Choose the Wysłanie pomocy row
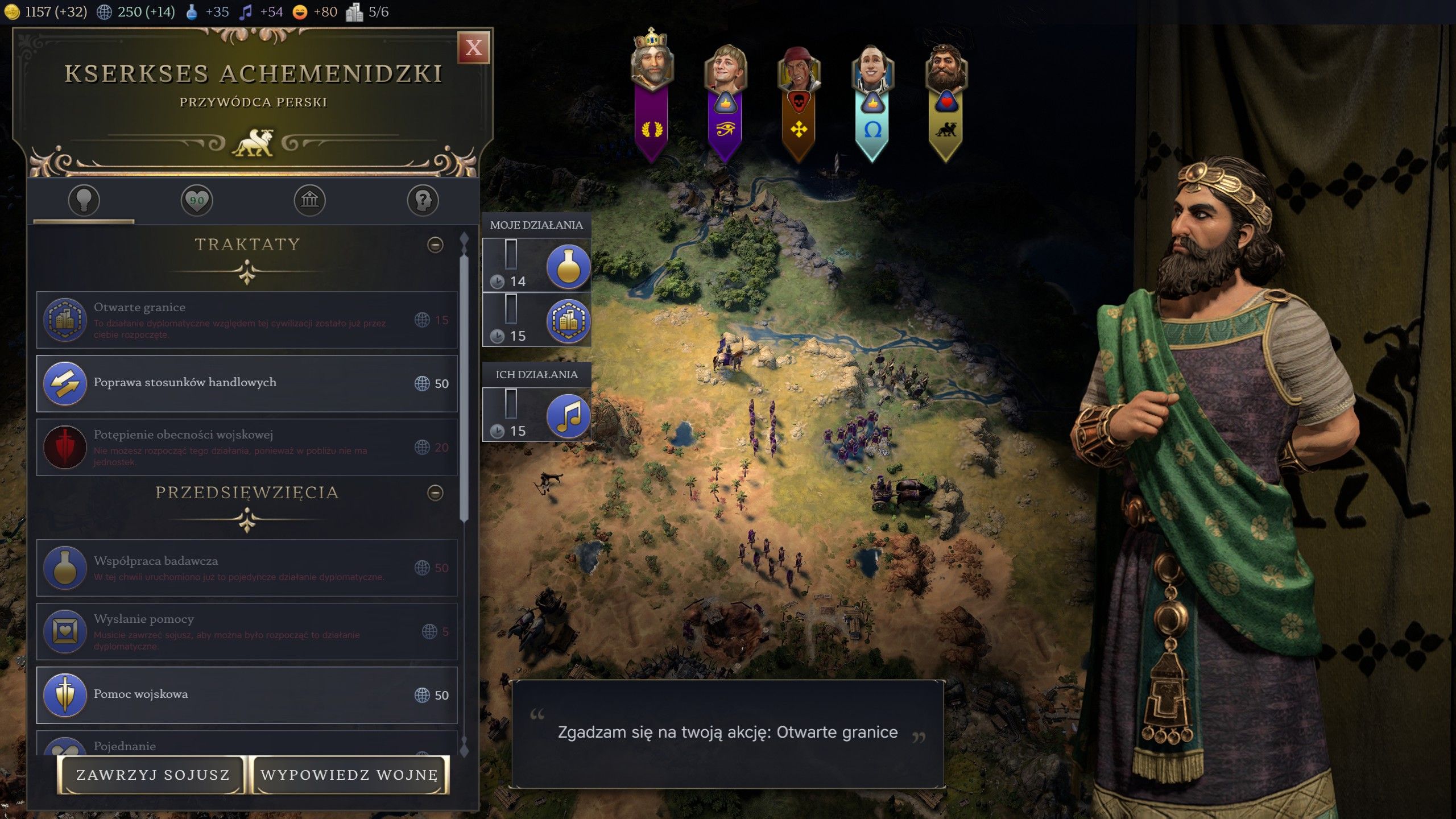The image size is (1456, 819). 247,631
